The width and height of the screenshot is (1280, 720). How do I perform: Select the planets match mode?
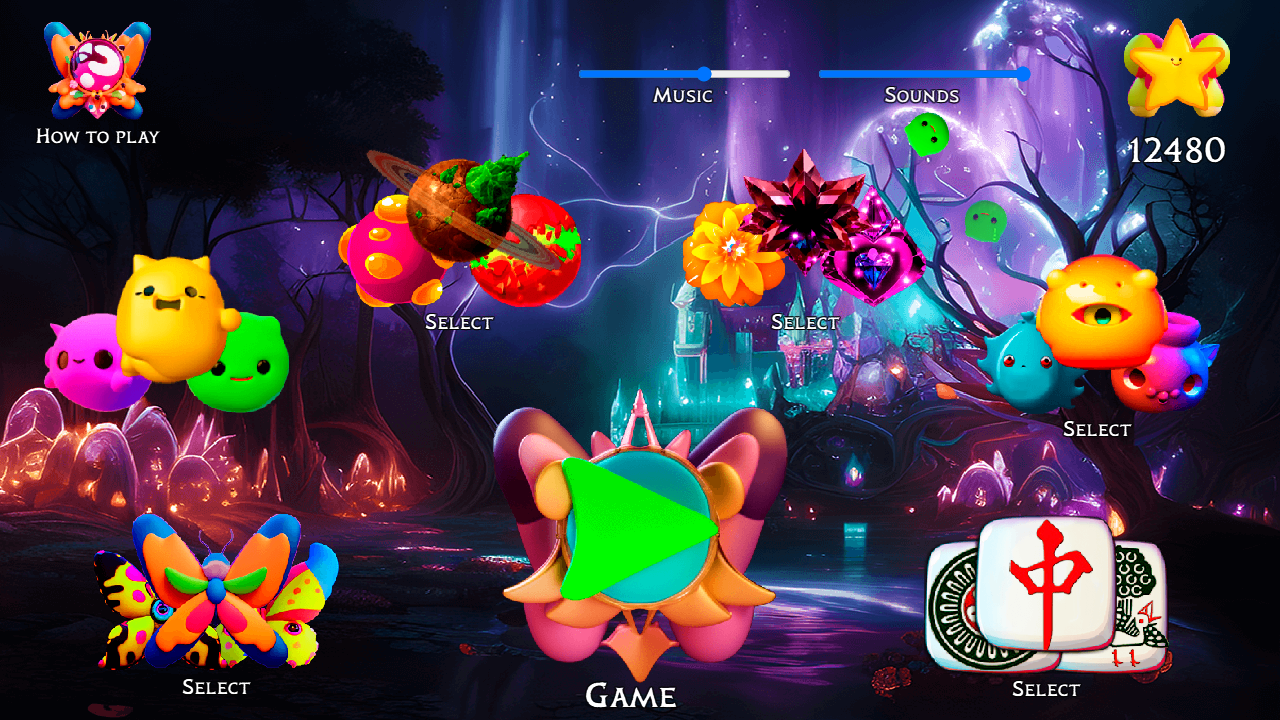[x=458, y=323]
